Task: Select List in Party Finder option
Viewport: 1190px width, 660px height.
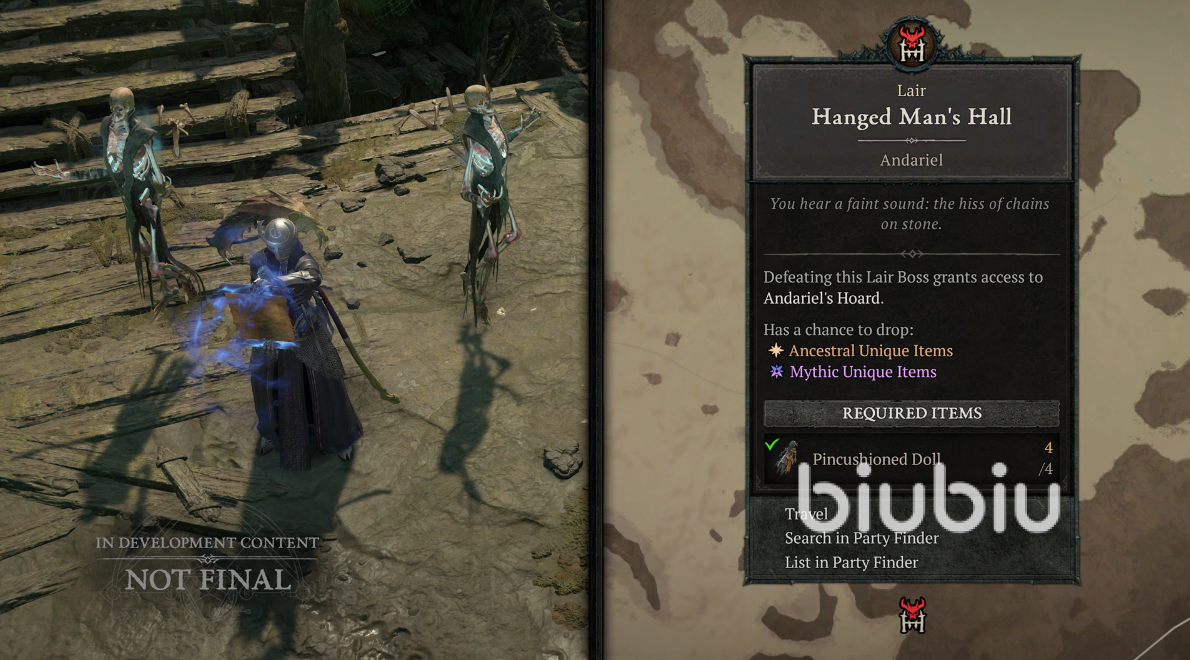Action: point(851,562)
